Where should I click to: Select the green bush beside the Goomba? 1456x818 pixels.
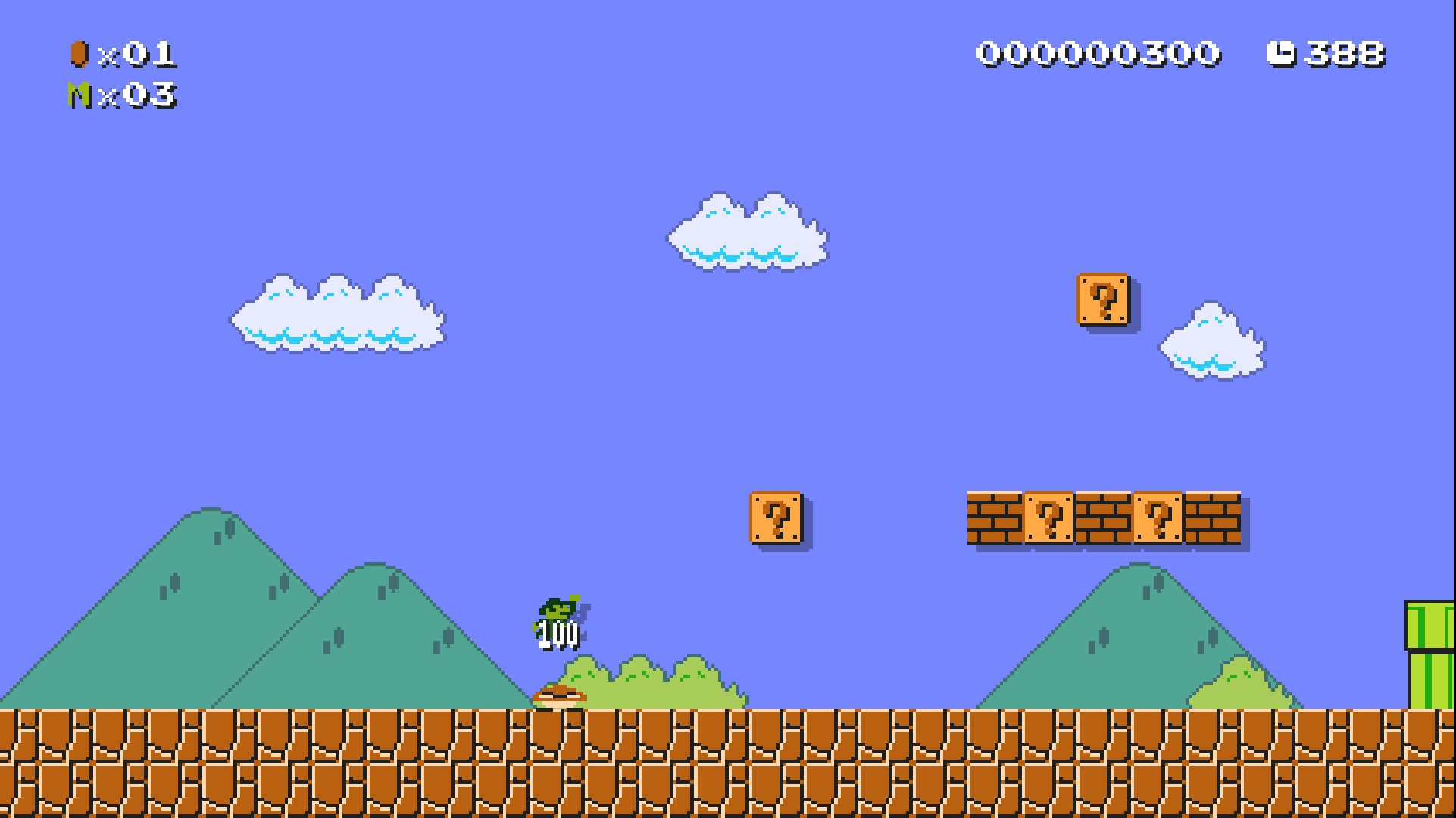(x=659, y=685)
